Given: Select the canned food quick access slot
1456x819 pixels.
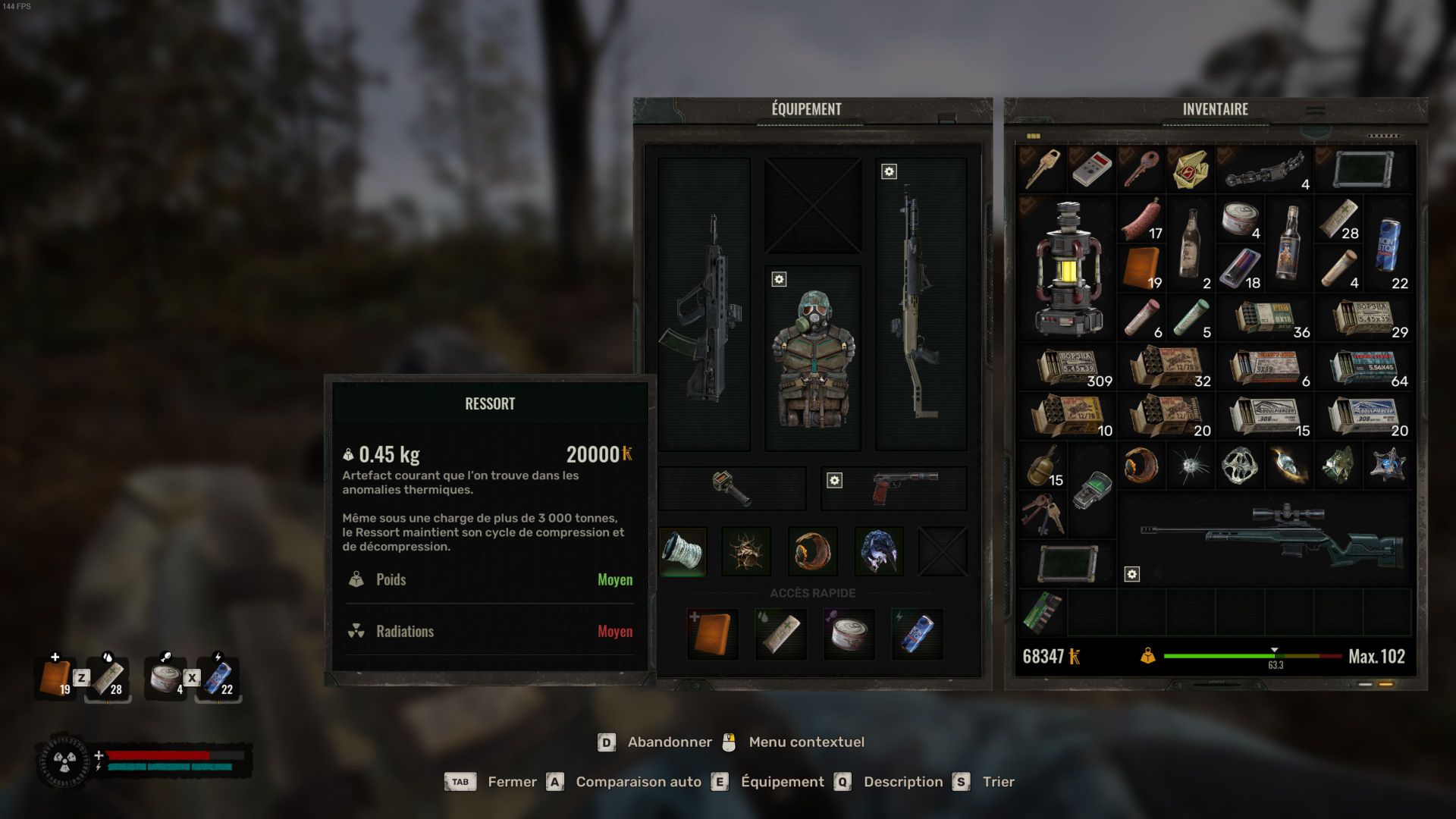Looking at the screenshot, I should pyautogui.click(x=849, y=633).
